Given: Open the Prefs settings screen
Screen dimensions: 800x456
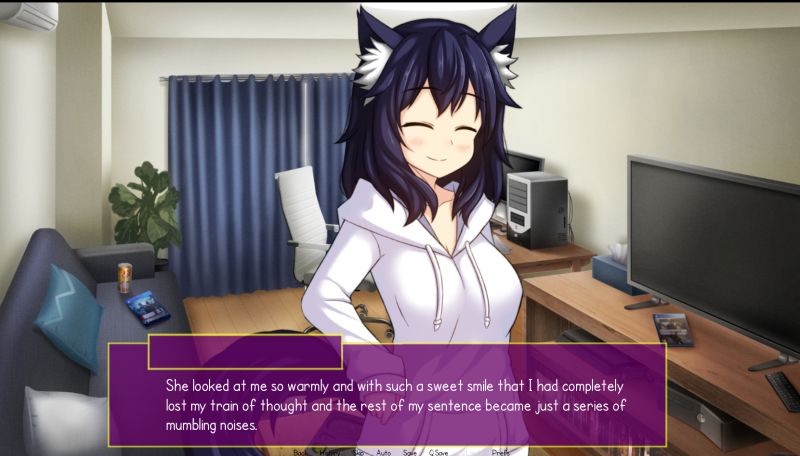Looking at the screenshot, I should [501, 452].
